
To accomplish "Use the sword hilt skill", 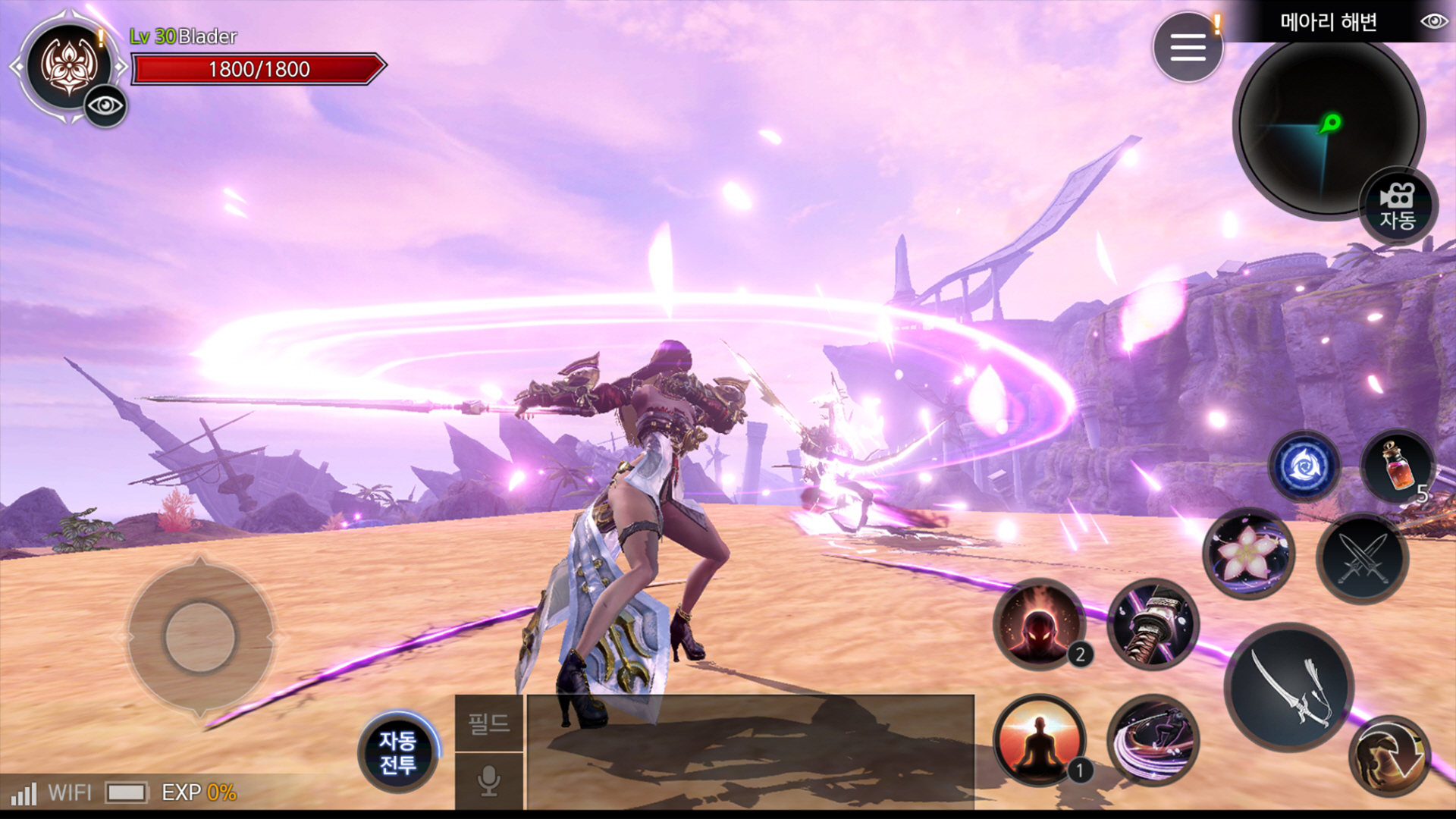I will click(x=1153, y=624).
